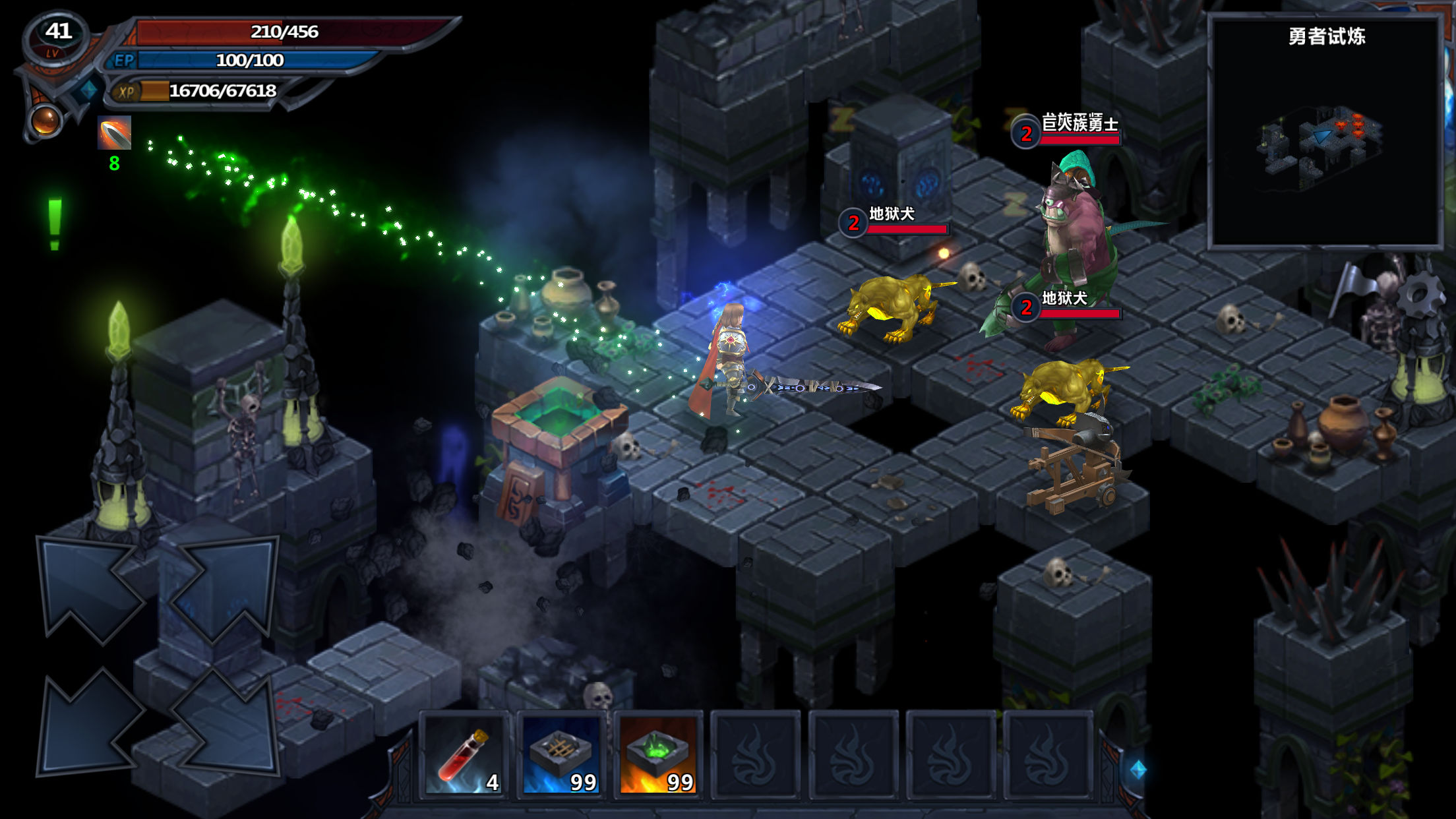Move with the down-right arrow button

tap(224, 722)
